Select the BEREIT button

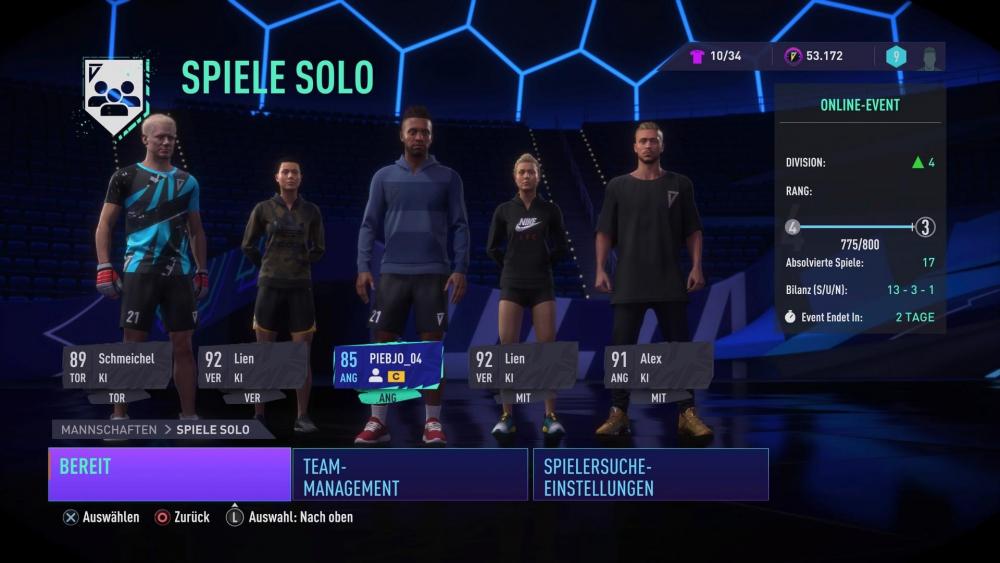click(169, 474)
